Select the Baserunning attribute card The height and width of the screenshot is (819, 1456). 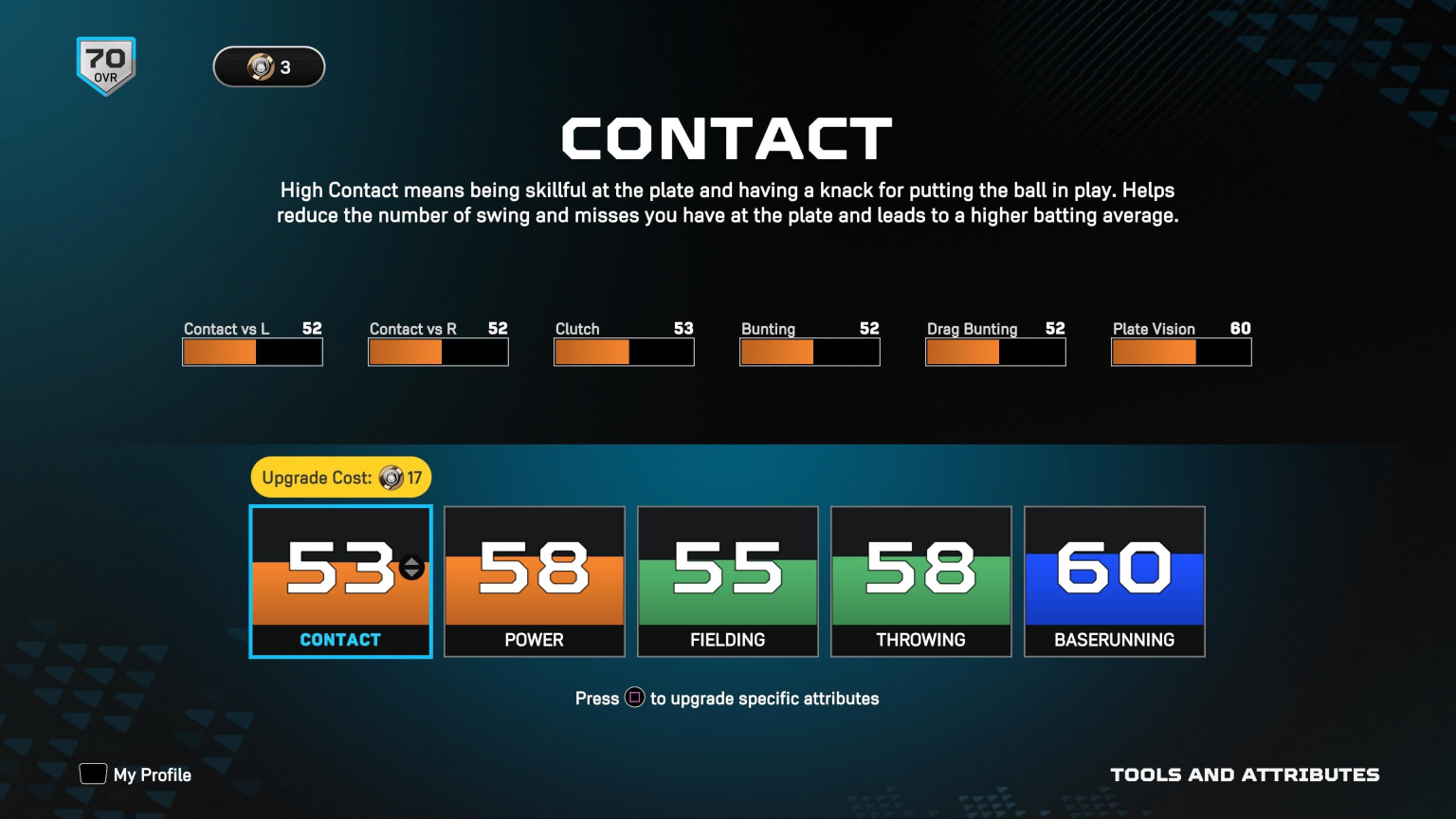(1114, 581)
